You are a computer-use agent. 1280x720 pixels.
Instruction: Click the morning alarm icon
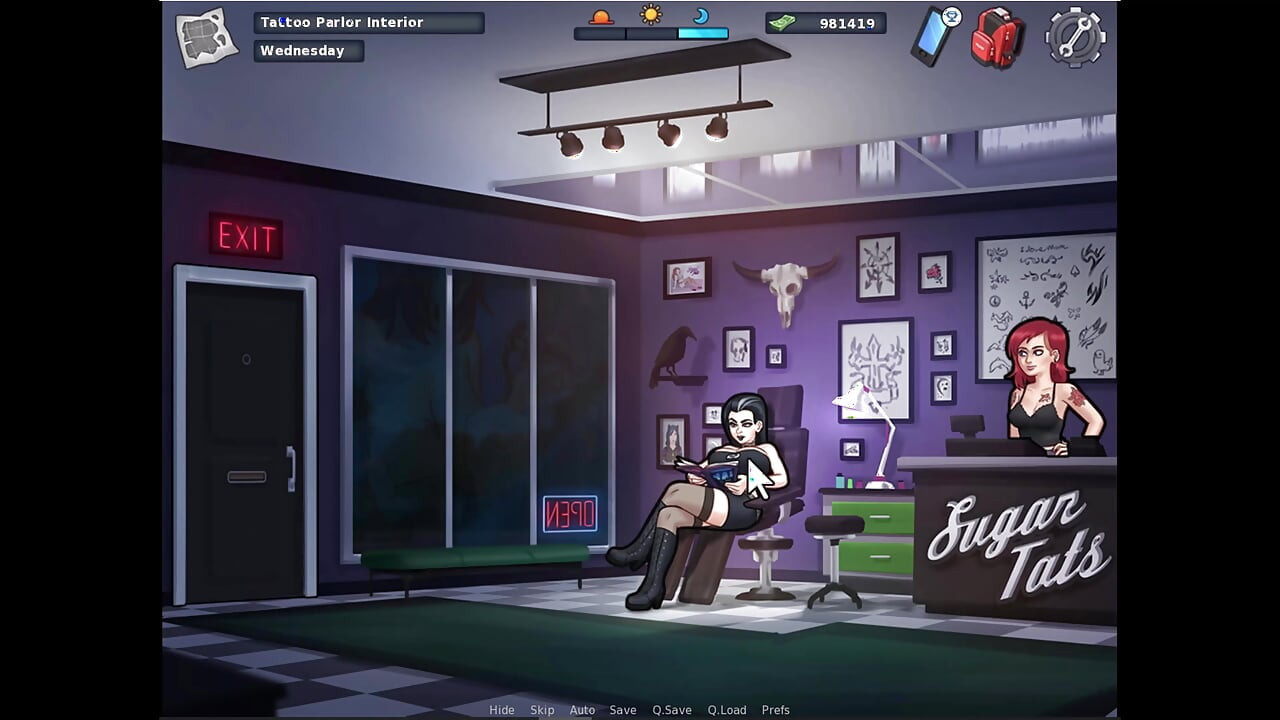point(600,17)
